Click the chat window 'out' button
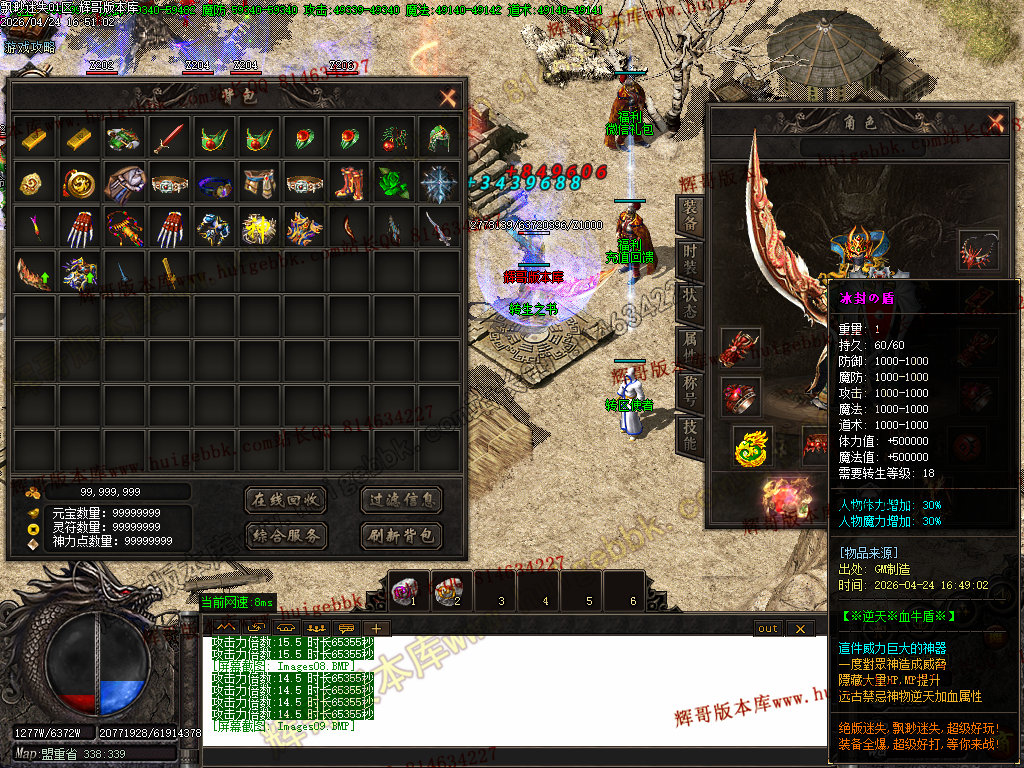Image resolution: width=1024 pixels, height=768 pixels. point(767,629)
